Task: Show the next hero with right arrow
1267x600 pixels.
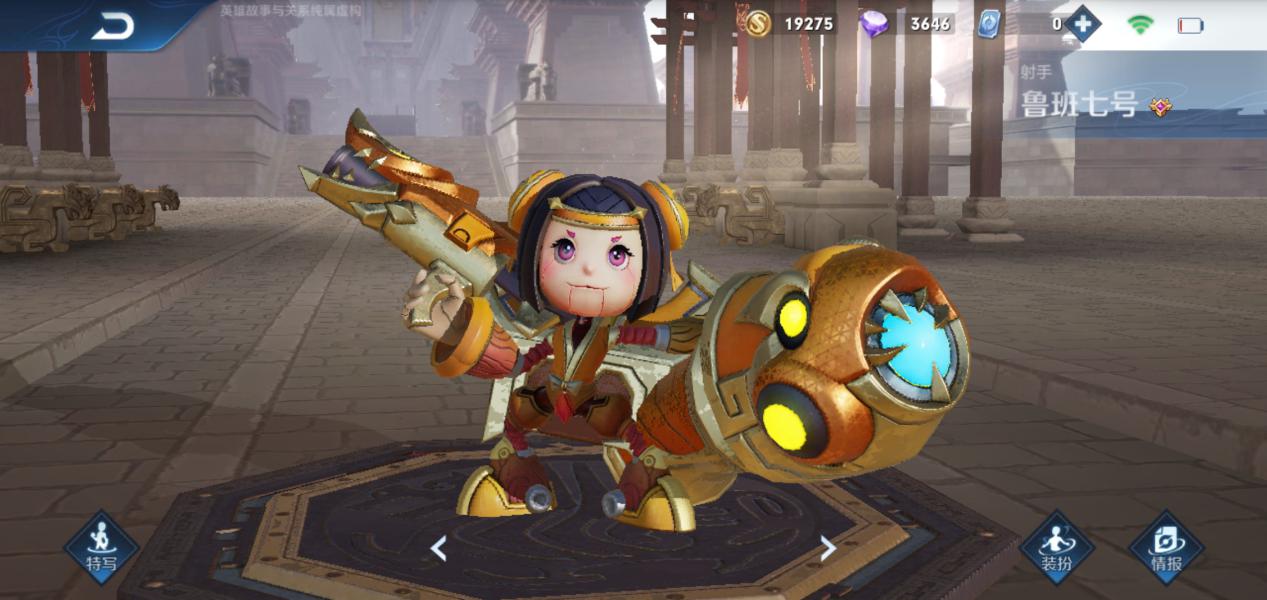Action: (827, 547)
